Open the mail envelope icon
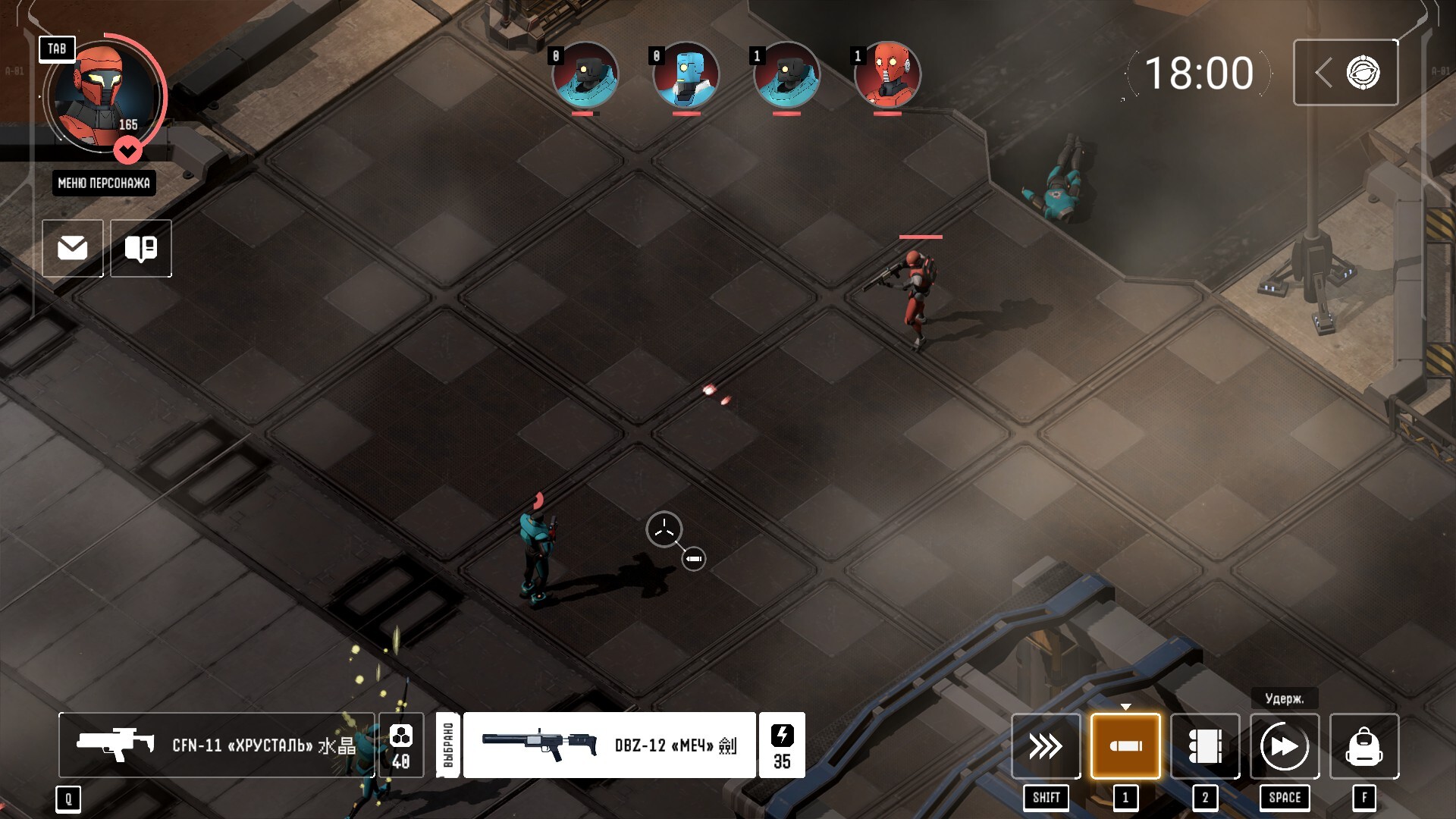Viewport: 1456px width, 819px height. click(73, 248)
